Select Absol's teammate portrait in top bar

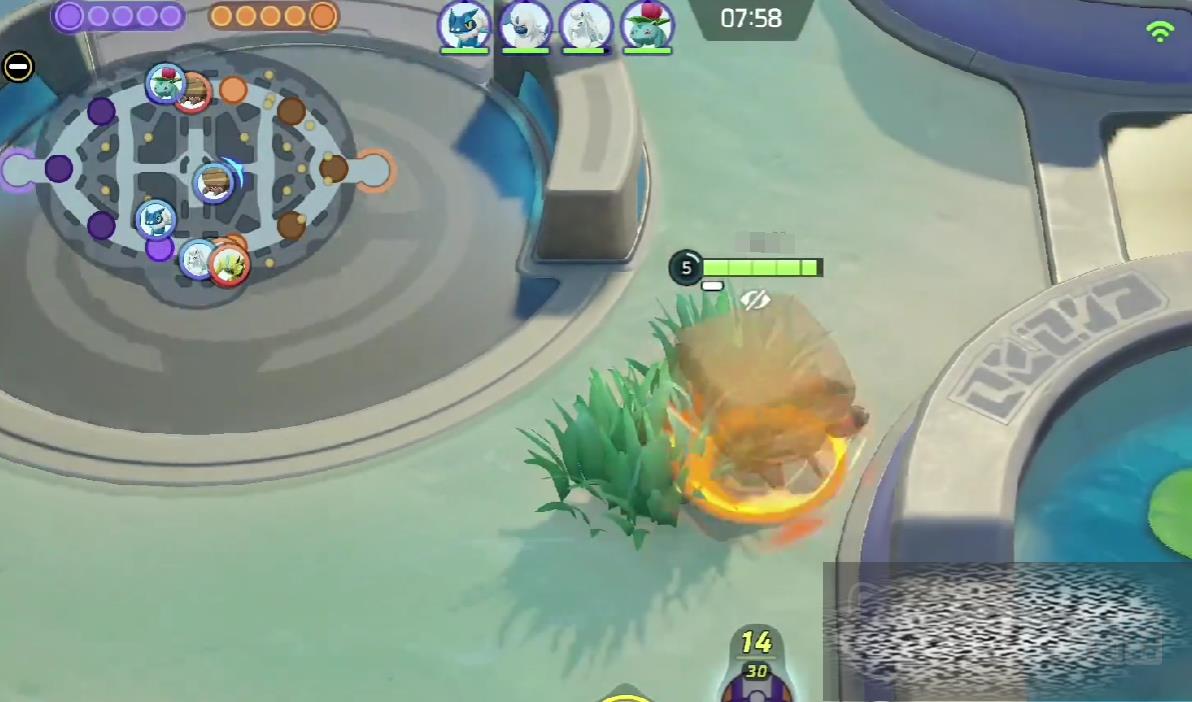tap(525, 26)
